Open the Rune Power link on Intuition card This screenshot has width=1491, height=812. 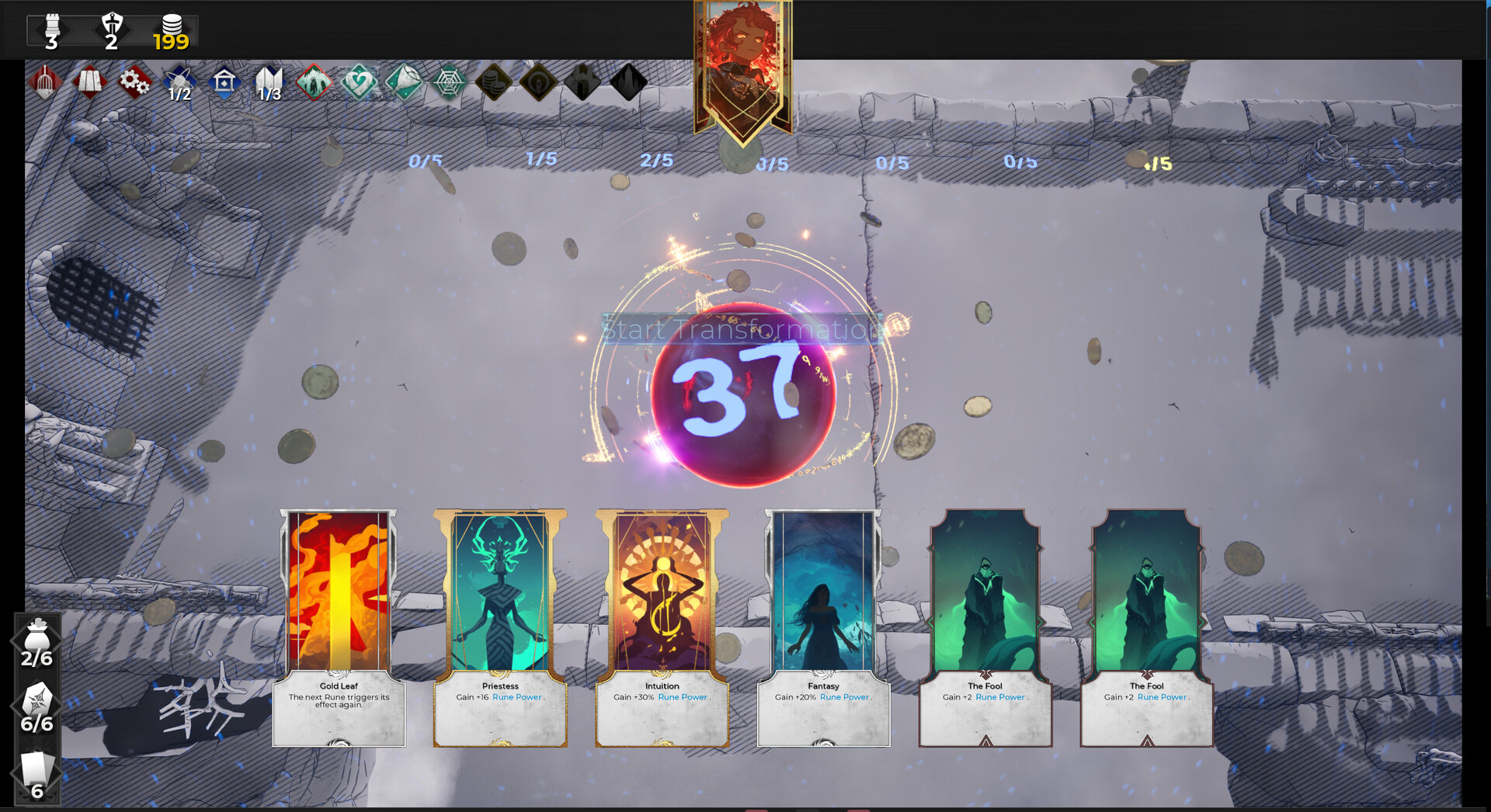[682, 697]
